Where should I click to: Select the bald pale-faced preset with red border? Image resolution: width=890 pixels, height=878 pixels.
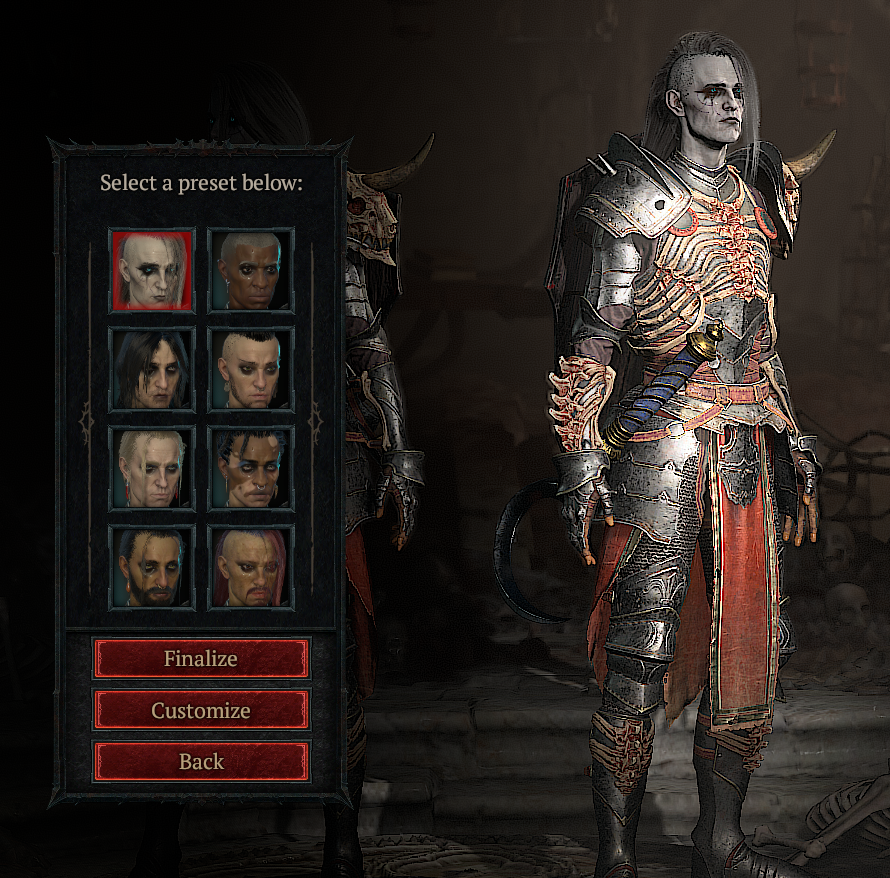[152, 270]
